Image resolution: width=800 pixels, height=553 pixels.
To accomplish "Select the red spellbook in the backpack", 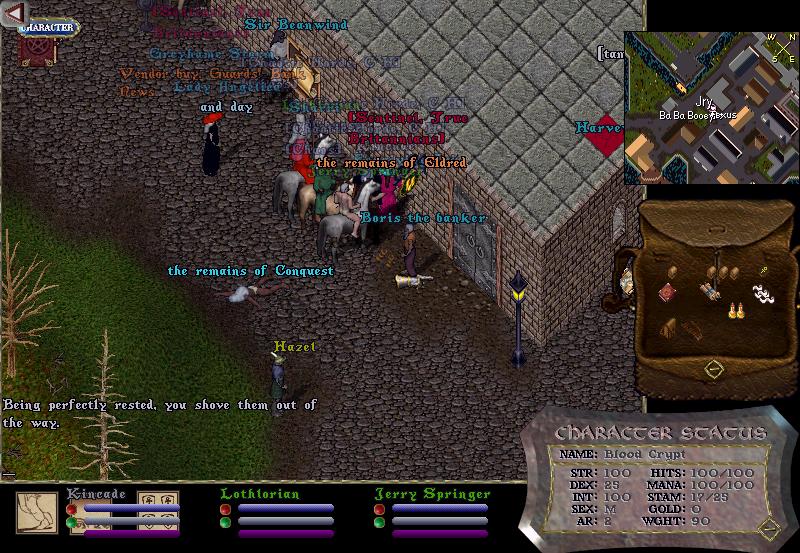I will pyautogui.click(x=666, y=292).
